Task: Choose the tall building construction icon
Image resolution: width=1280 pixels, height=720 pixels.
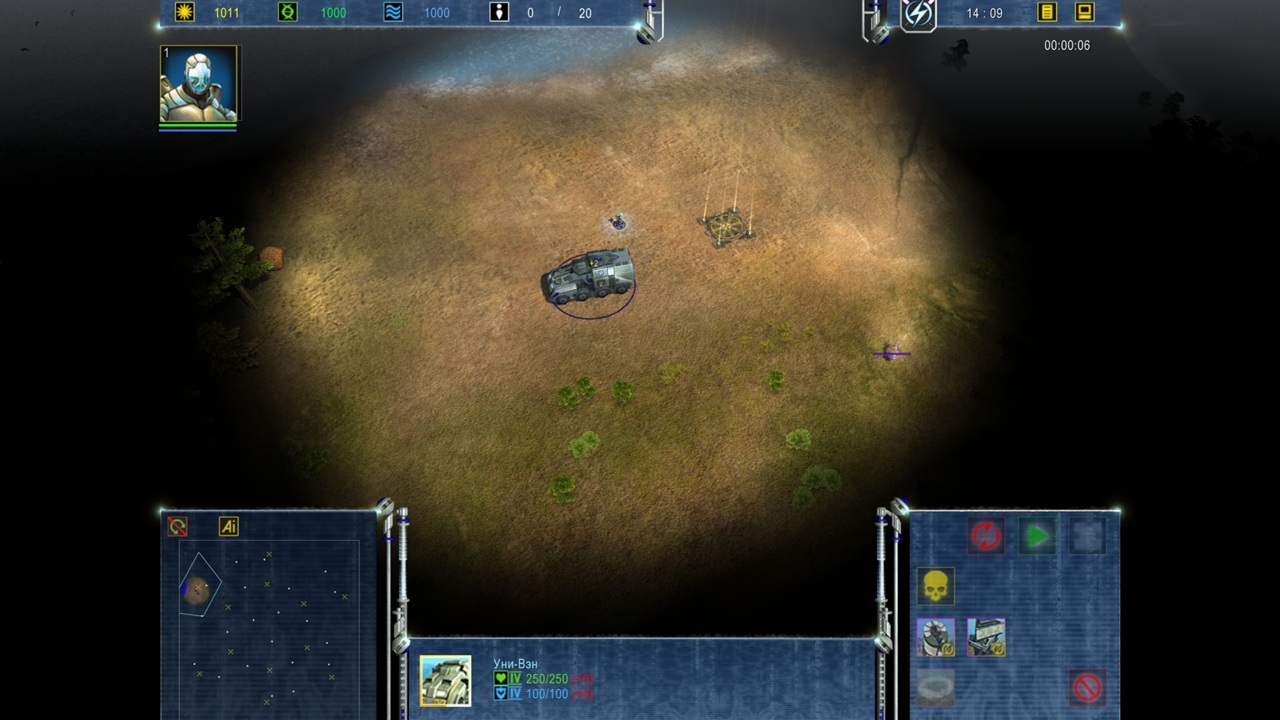Action: pos(986,637)
